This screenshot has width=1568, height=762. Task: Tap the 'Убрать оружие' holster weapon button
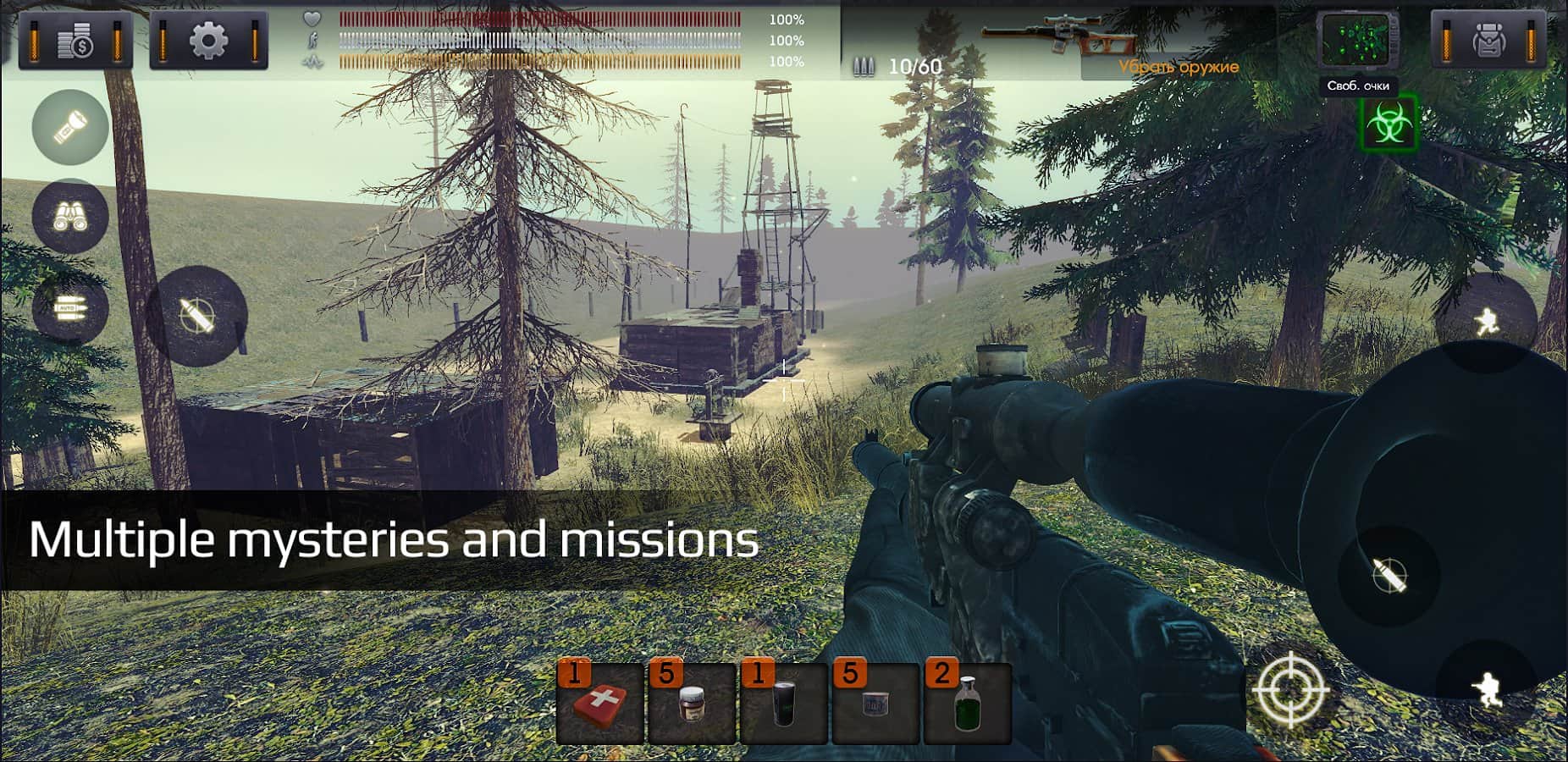coord(1178,67)
